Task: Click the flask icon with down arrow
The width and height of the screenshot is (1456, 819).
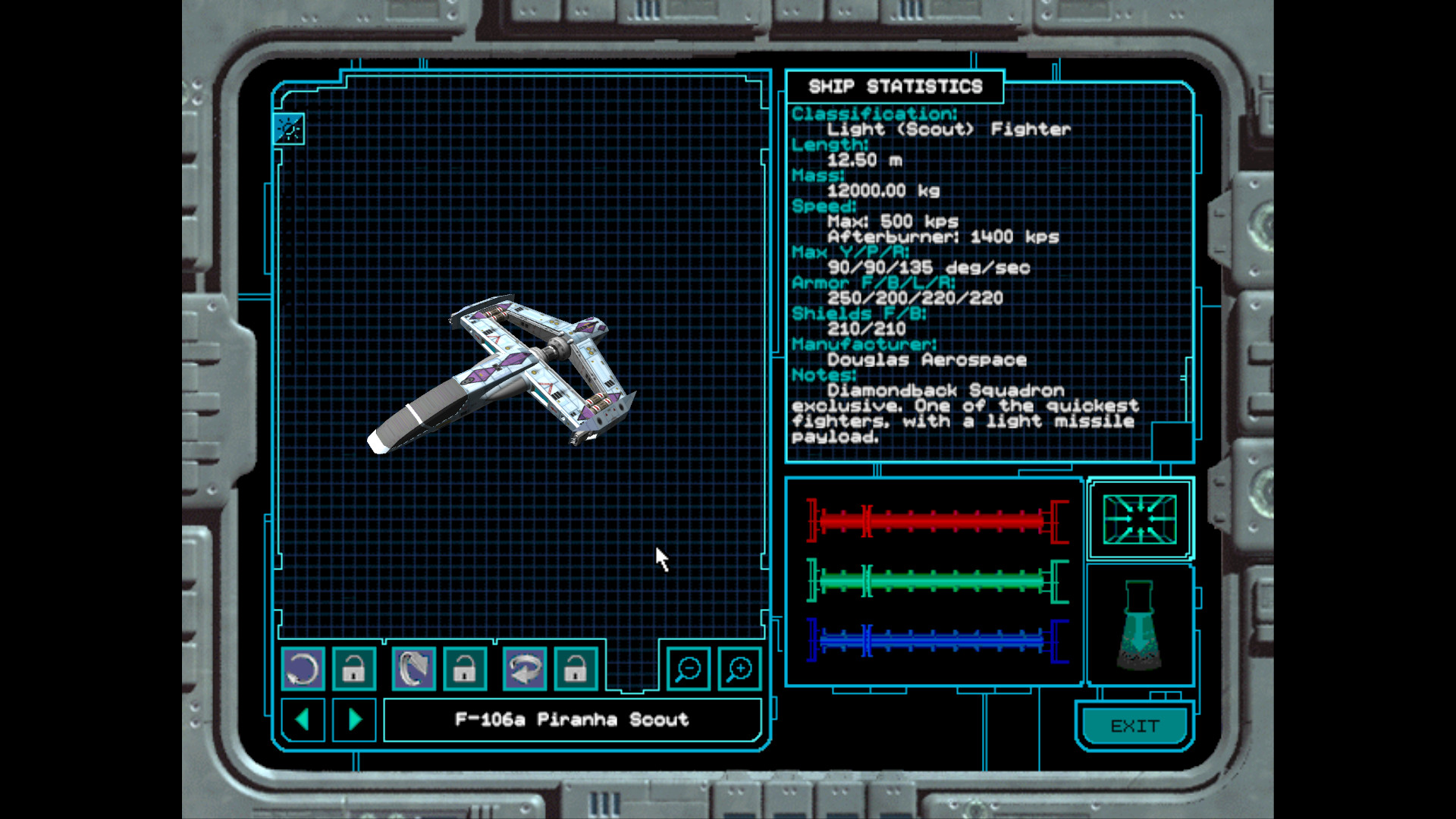Action: click(1139, 626)
